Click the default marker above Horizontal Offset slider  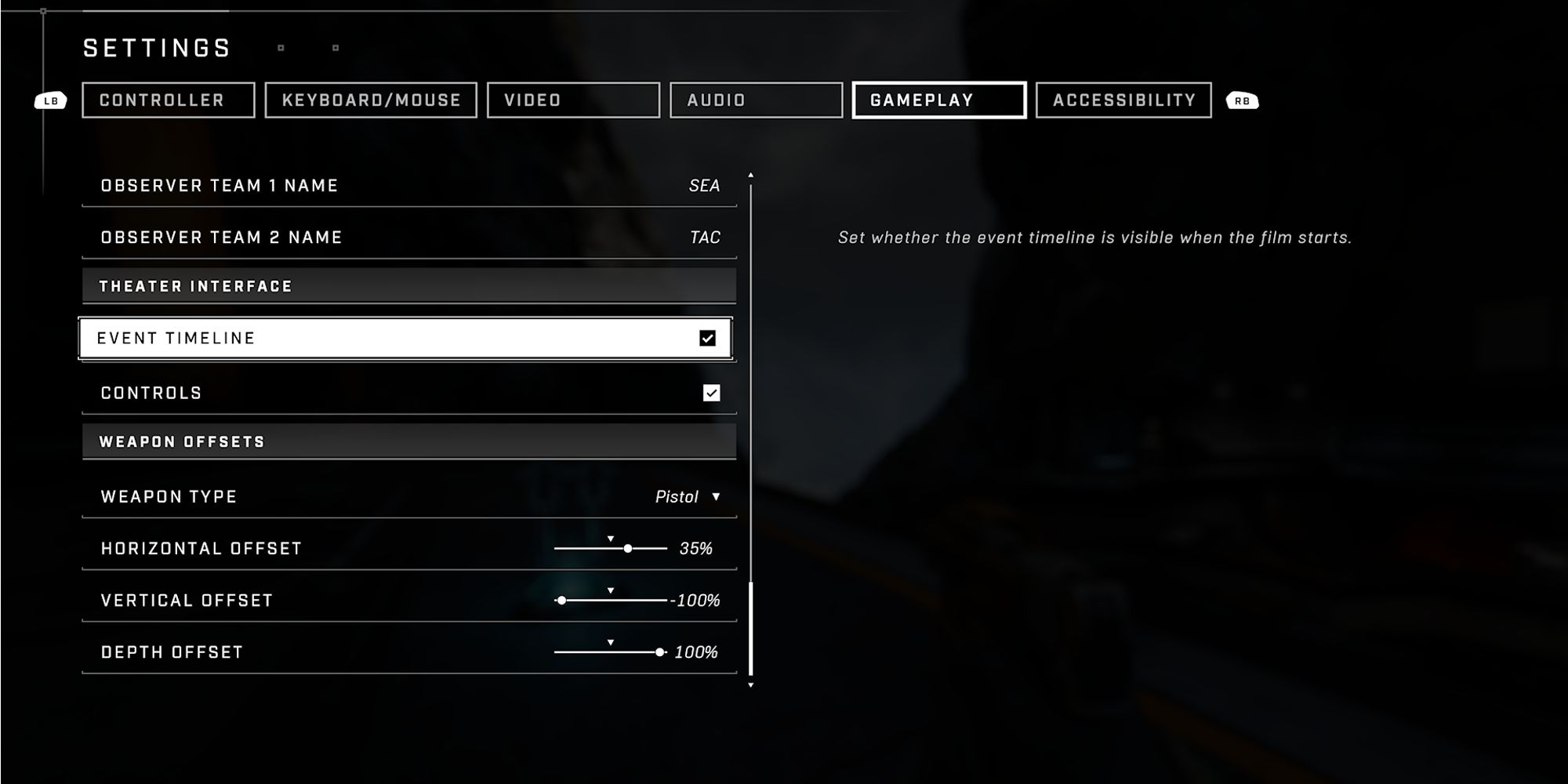611,539
